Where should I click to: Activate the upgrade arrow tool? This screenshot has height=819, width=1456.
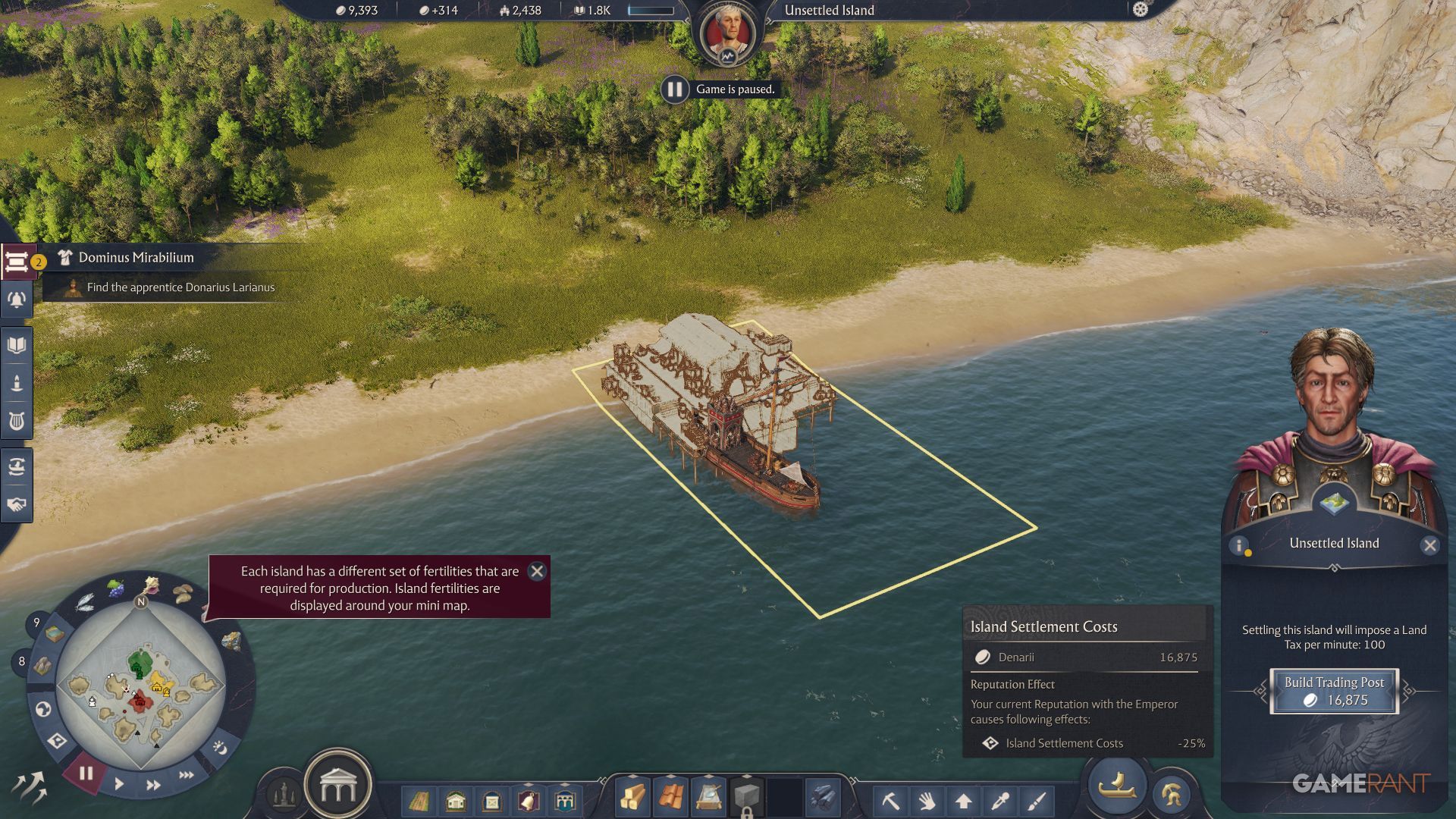pyautogui.click(x=964, y=800)
